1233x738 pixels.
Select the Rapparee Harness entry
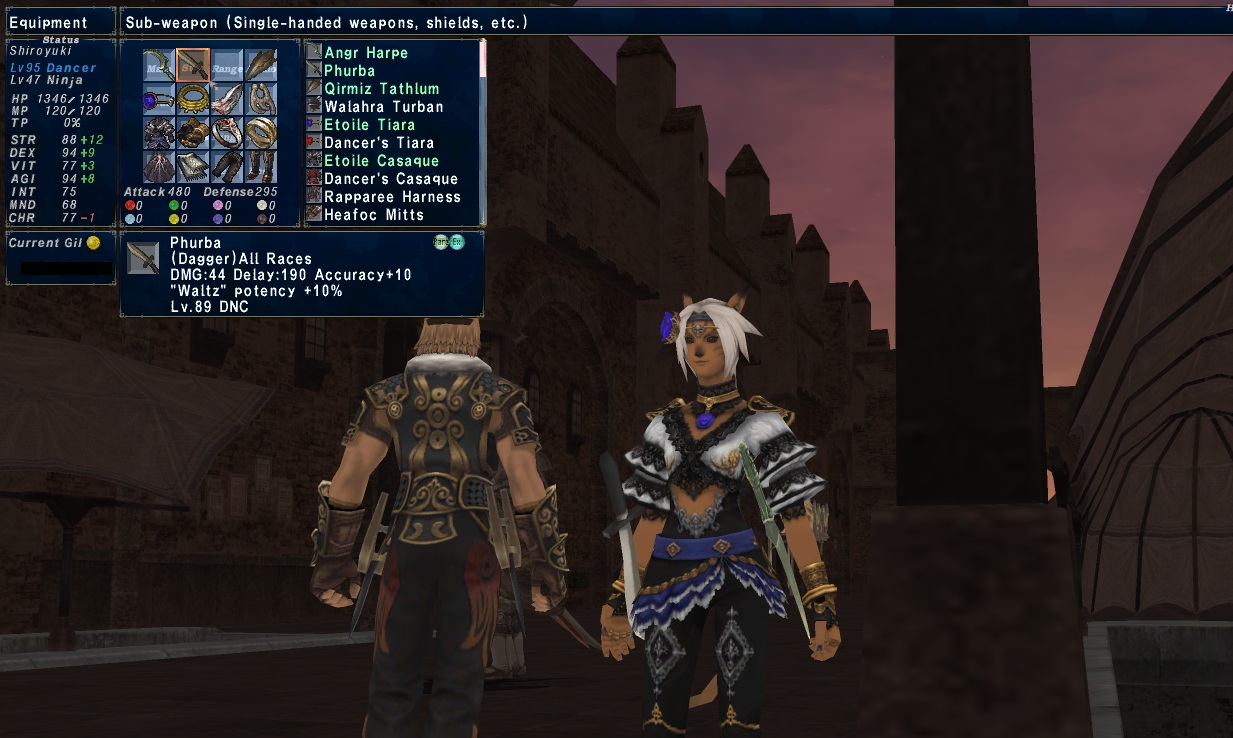tap(392, 197)
